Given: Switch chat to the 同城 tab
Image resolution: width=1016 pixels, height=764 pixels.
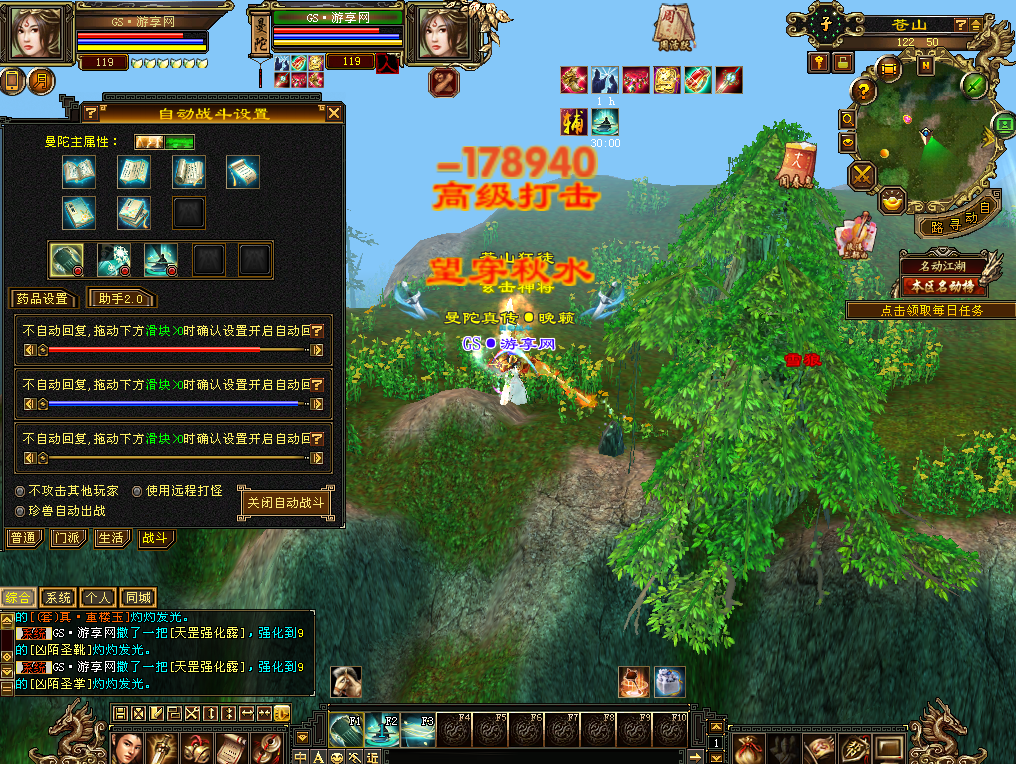Looking at the screenshot, I should click(139, 598).
